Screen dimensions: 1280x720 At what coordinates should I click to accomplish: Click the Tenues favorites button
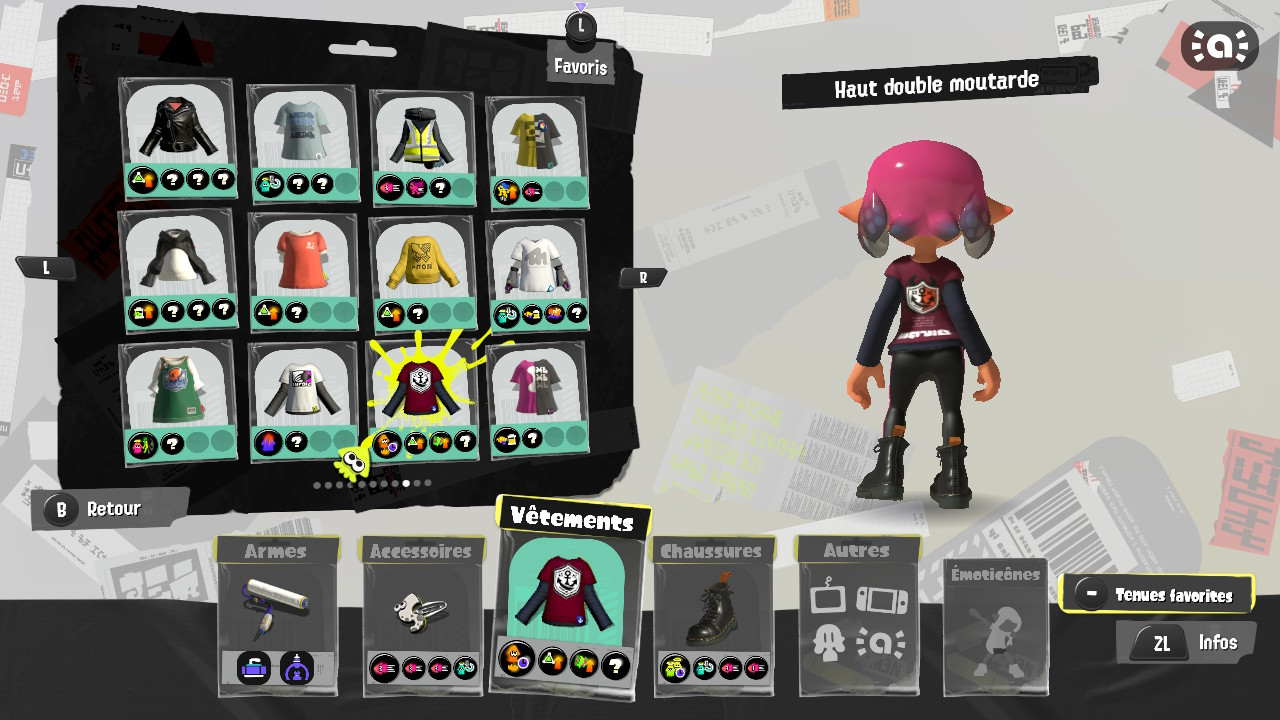1158,594
